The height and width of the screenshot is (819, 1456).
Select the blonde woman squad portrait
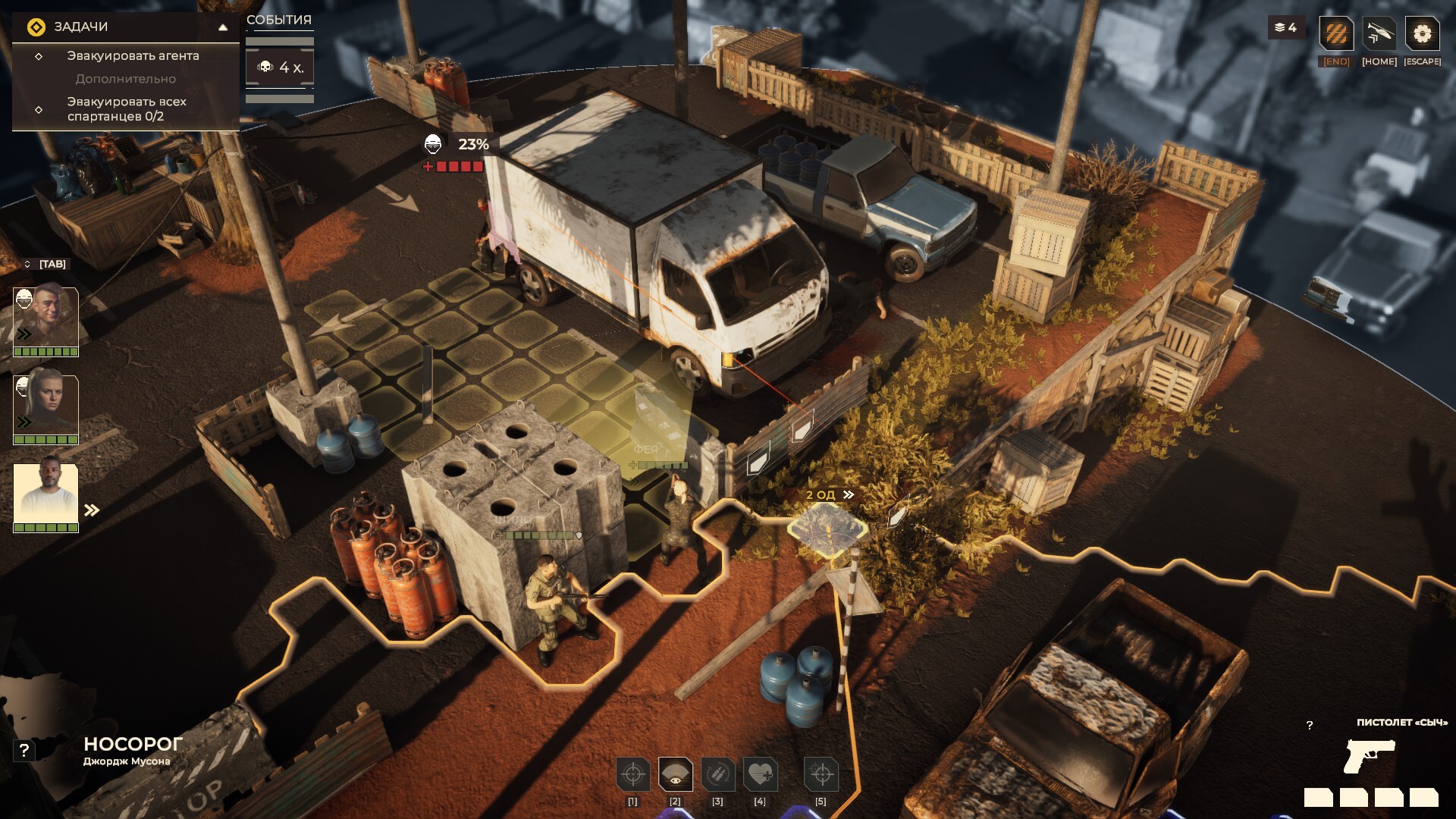click(x=46, y=406)
